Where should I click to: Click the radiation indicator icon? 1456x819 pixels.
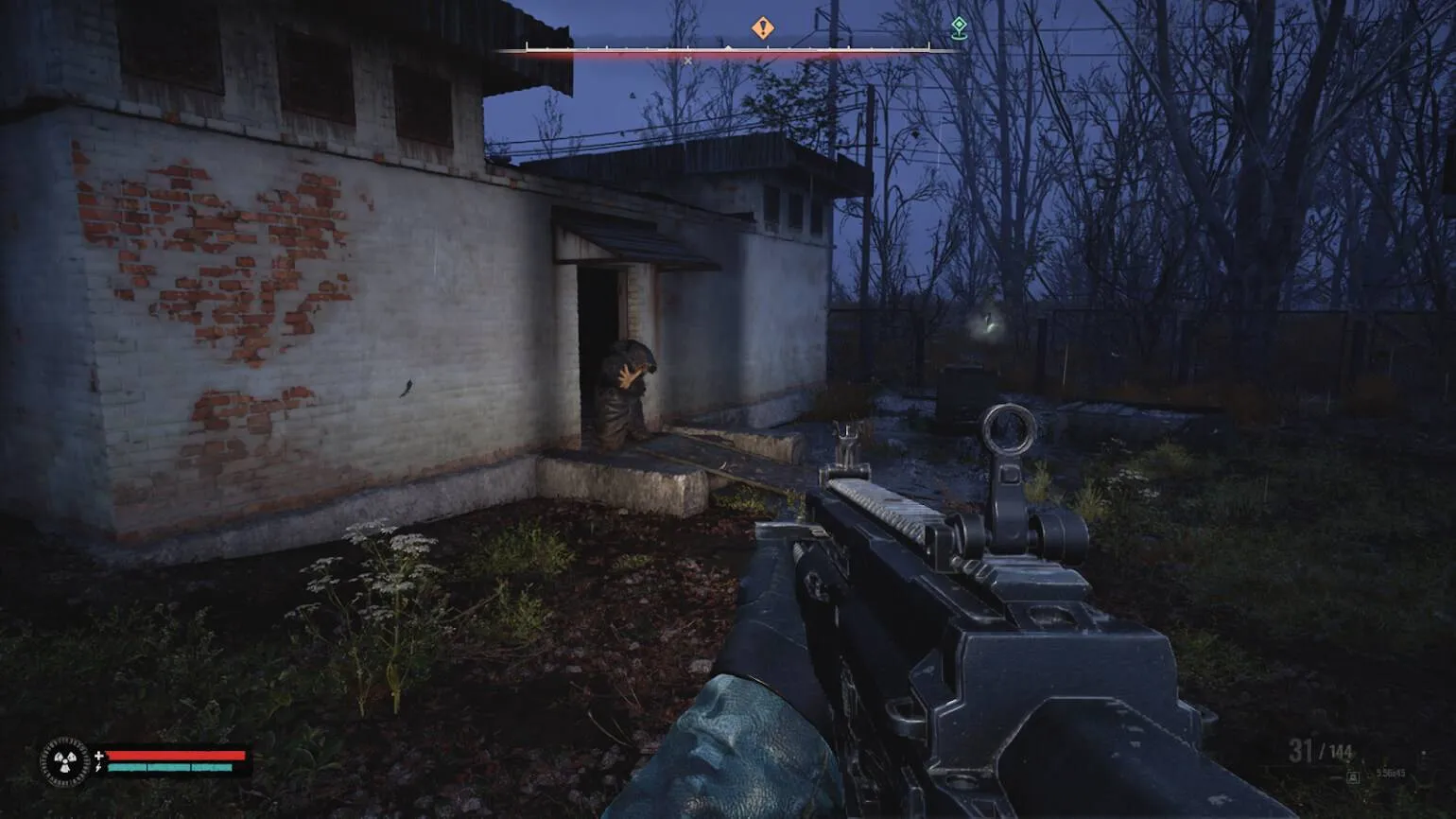click(65, 761)
